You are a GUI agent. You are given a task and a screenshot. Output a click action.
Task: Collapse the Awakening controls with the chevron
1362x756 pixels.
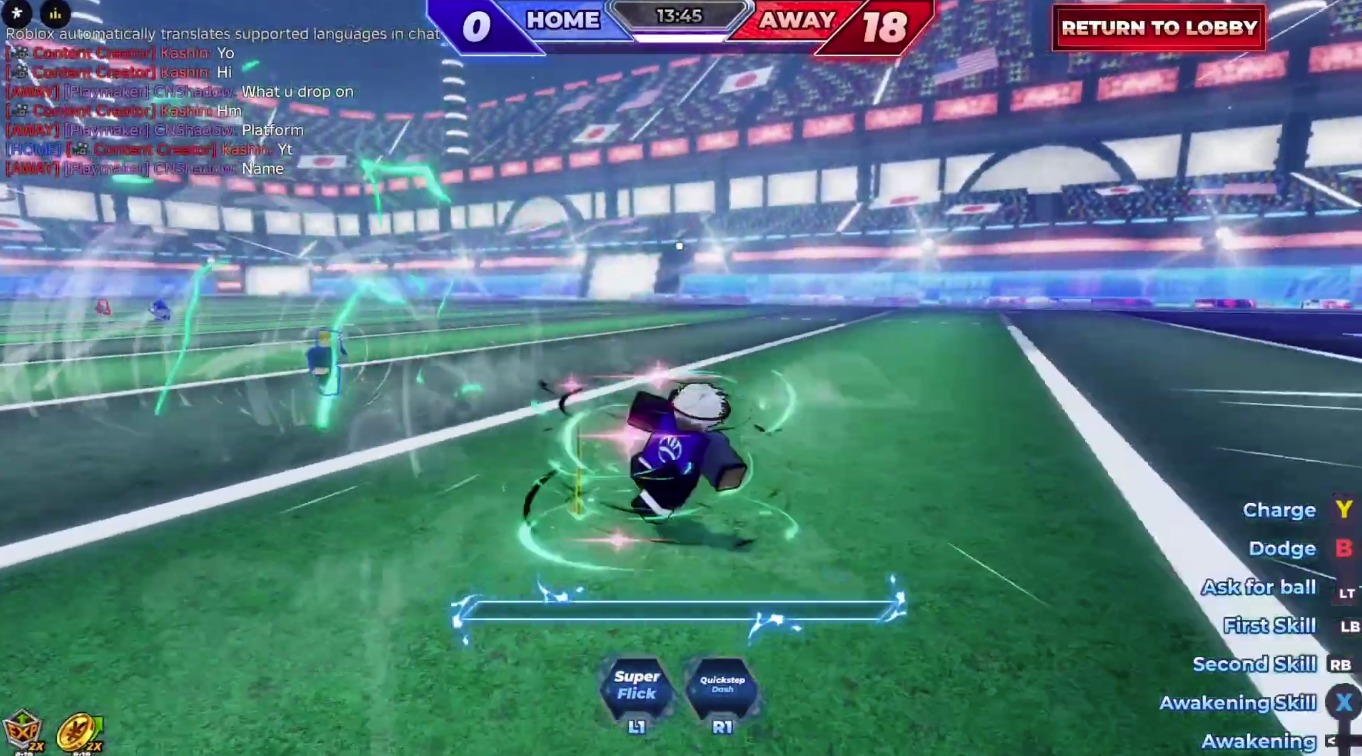(1331, 741)
